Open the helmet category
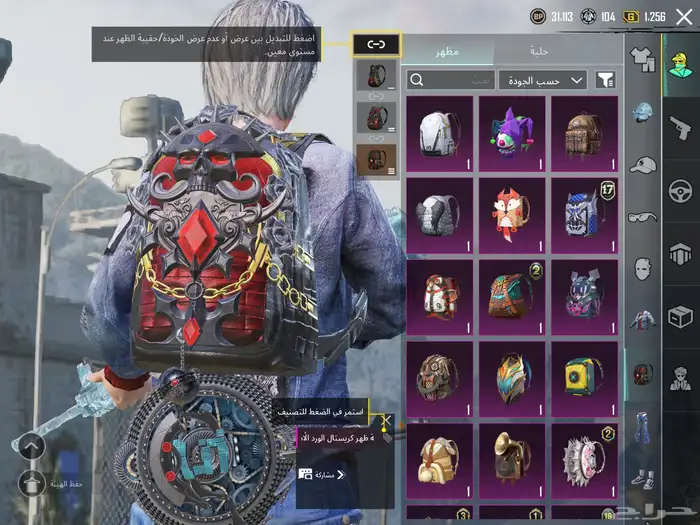Viewport: 700px width, 525px height. click(643, 113)
